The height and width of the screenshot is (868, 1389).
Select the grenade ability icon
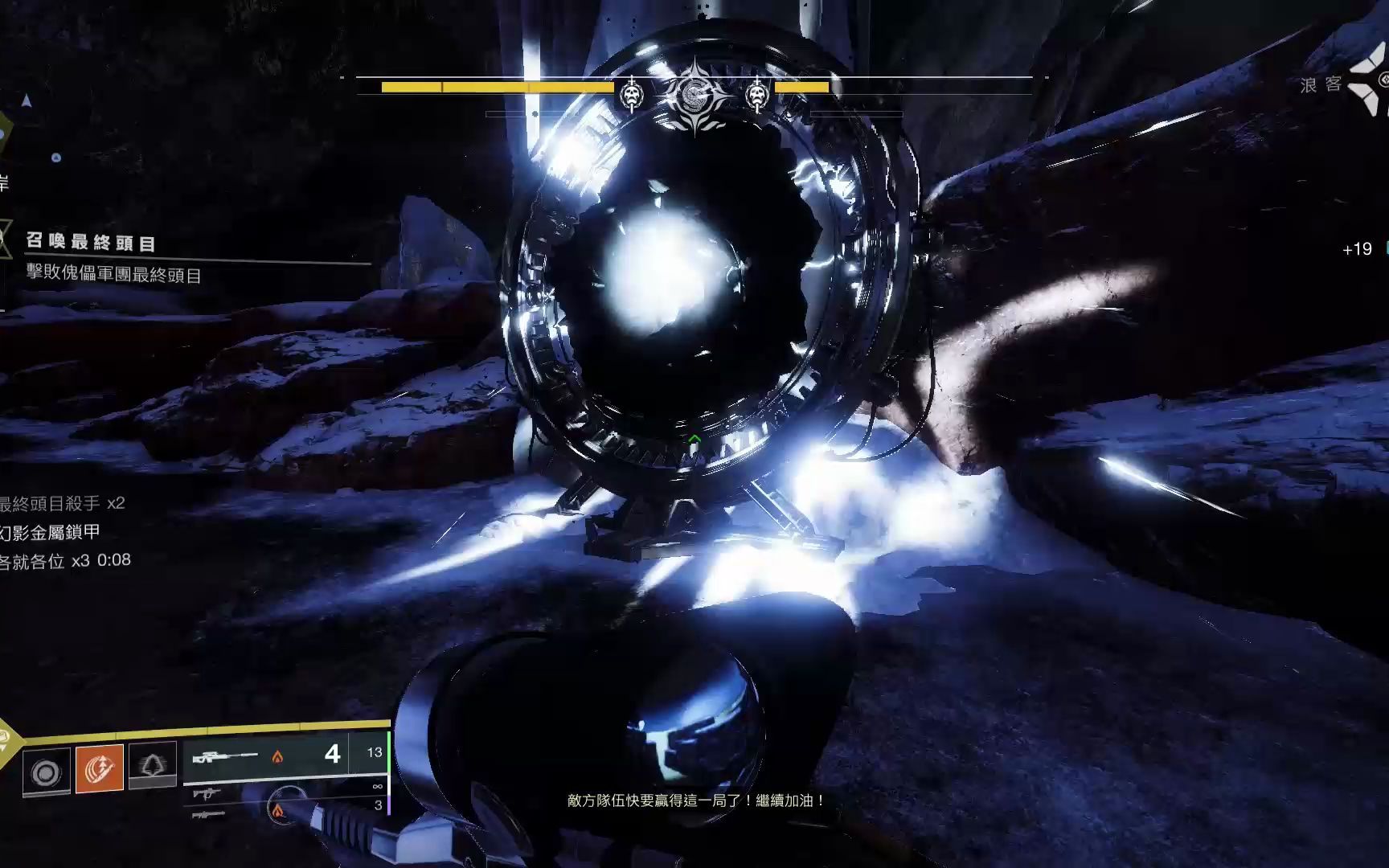tap(46, 772)
